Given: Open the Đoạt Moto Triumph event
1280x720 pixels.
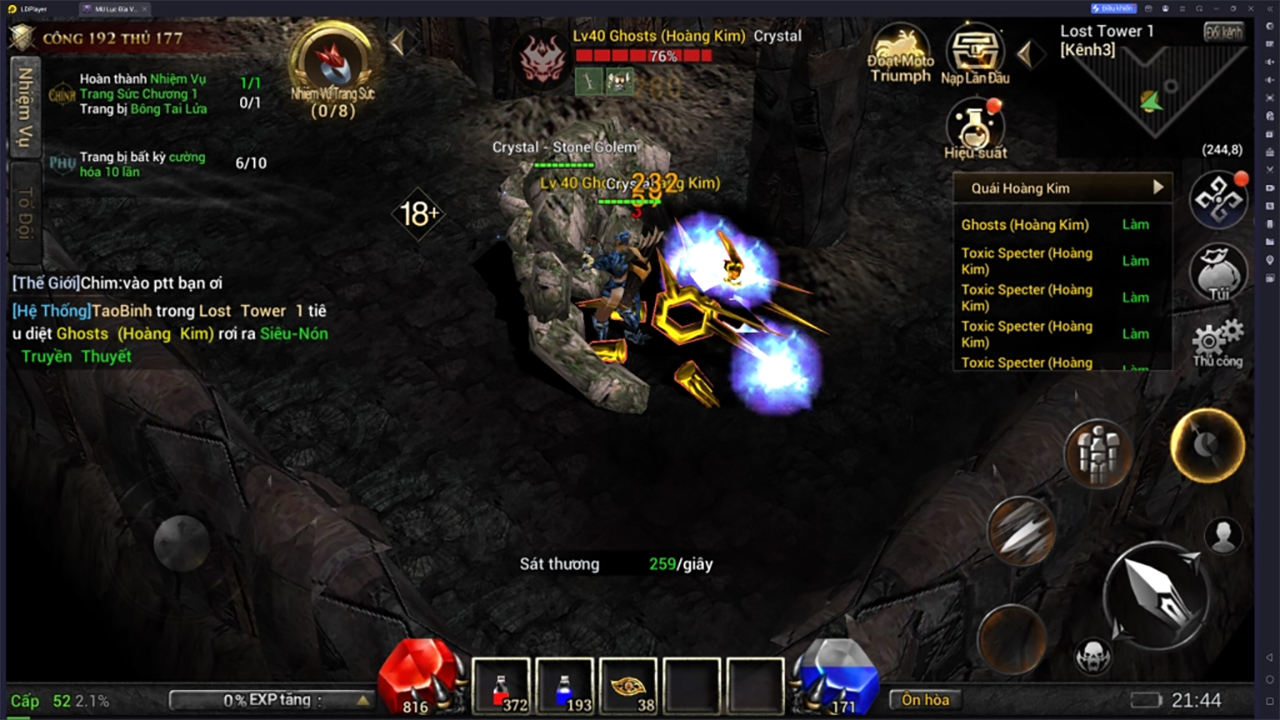Looking at the screenshot, I should pos(900,53).
